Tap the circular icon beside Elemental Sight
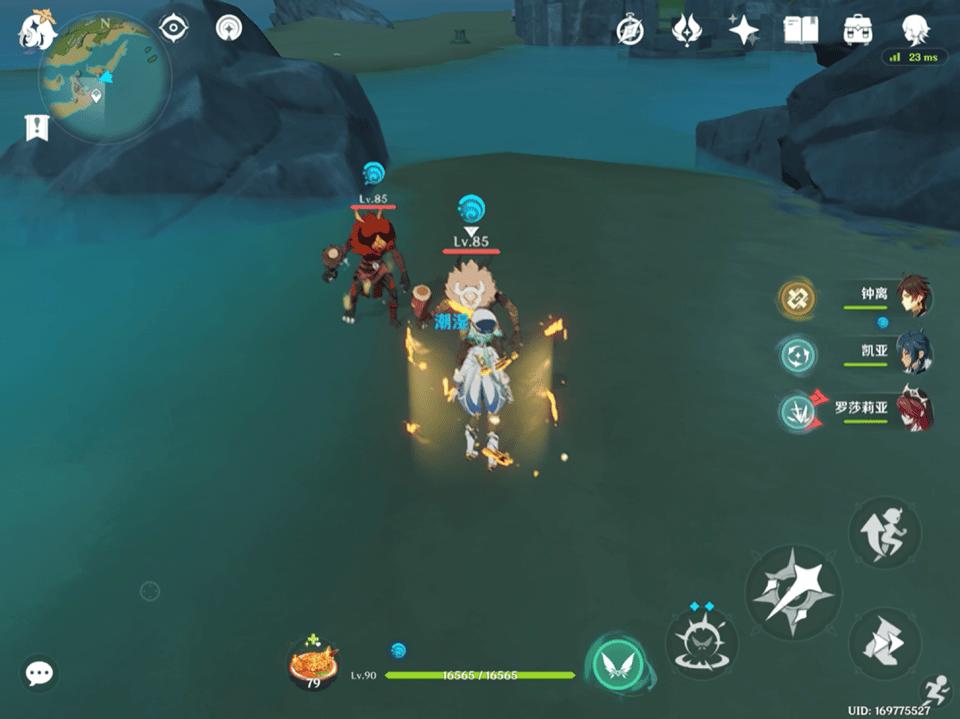This screenshot has width=960, height=719. click(230, 28)
